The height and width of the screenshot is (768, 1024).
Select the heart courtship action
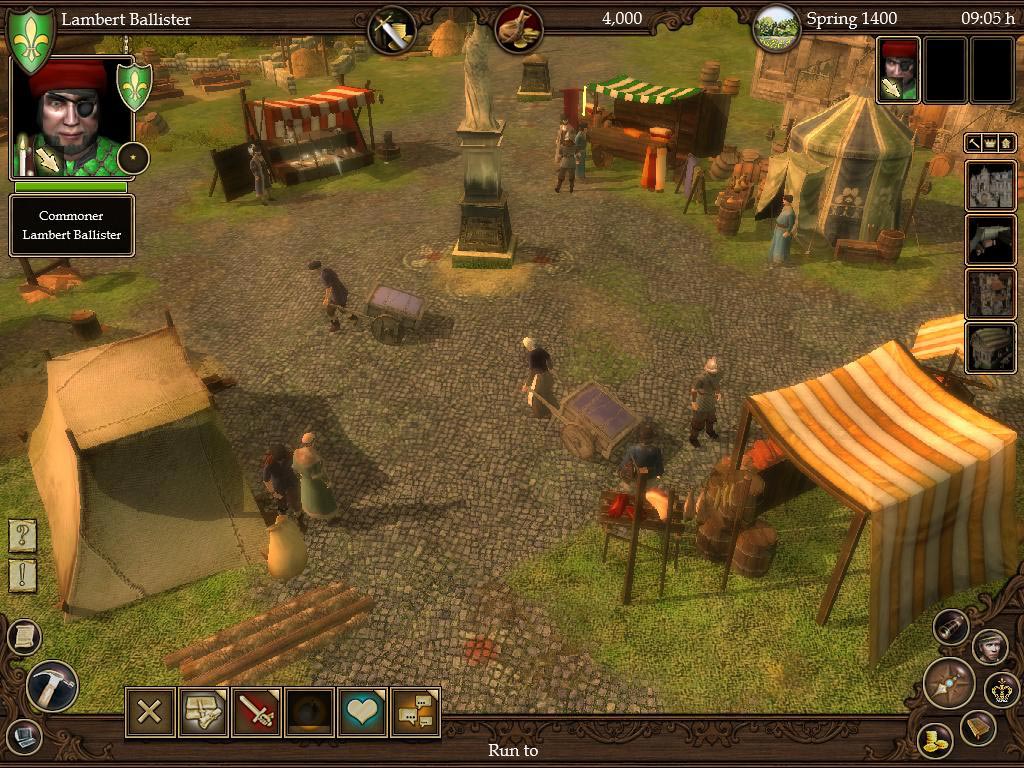point(362,712)
